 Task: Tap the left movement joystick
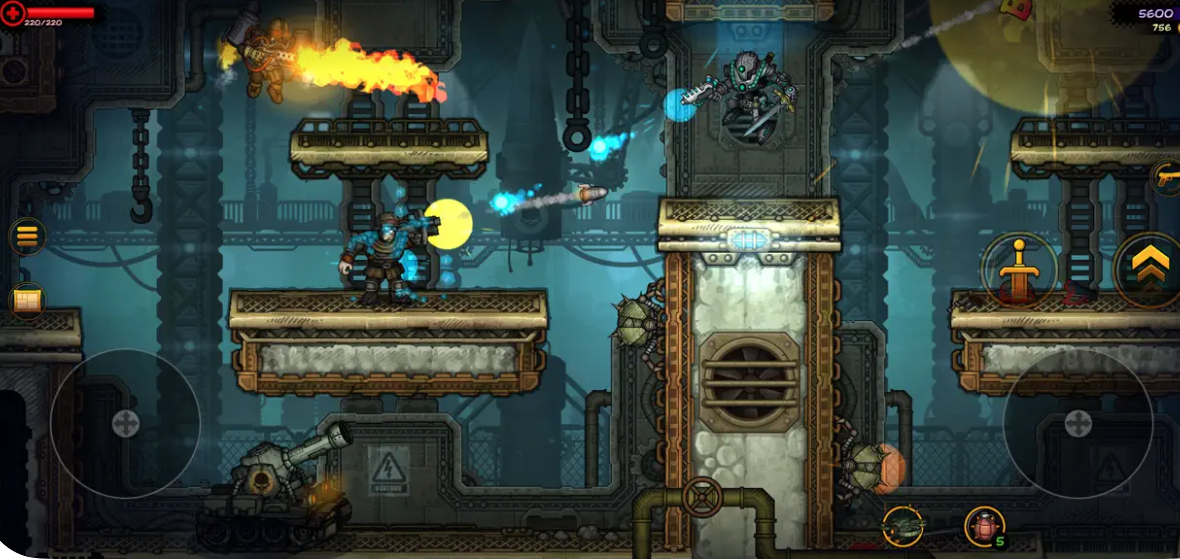(125, 423)
